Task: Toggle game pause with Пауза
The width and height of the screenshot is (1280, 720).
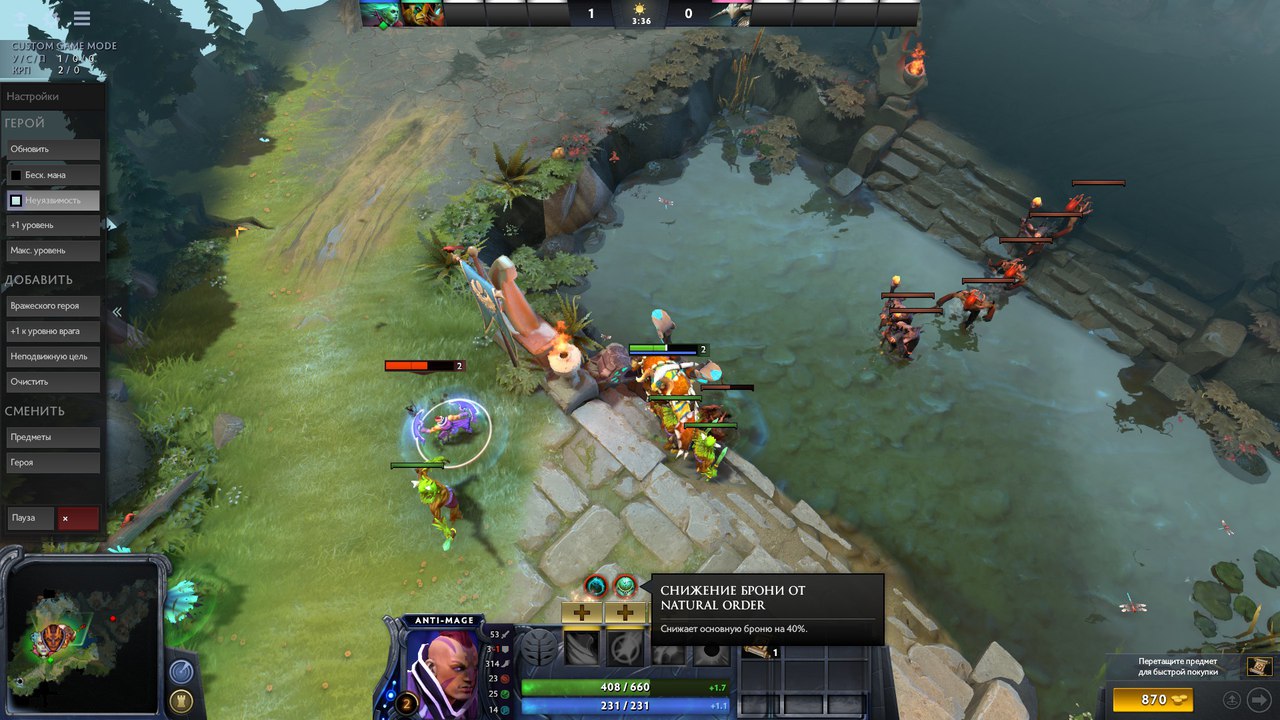Action: click(x=30, y=518)
